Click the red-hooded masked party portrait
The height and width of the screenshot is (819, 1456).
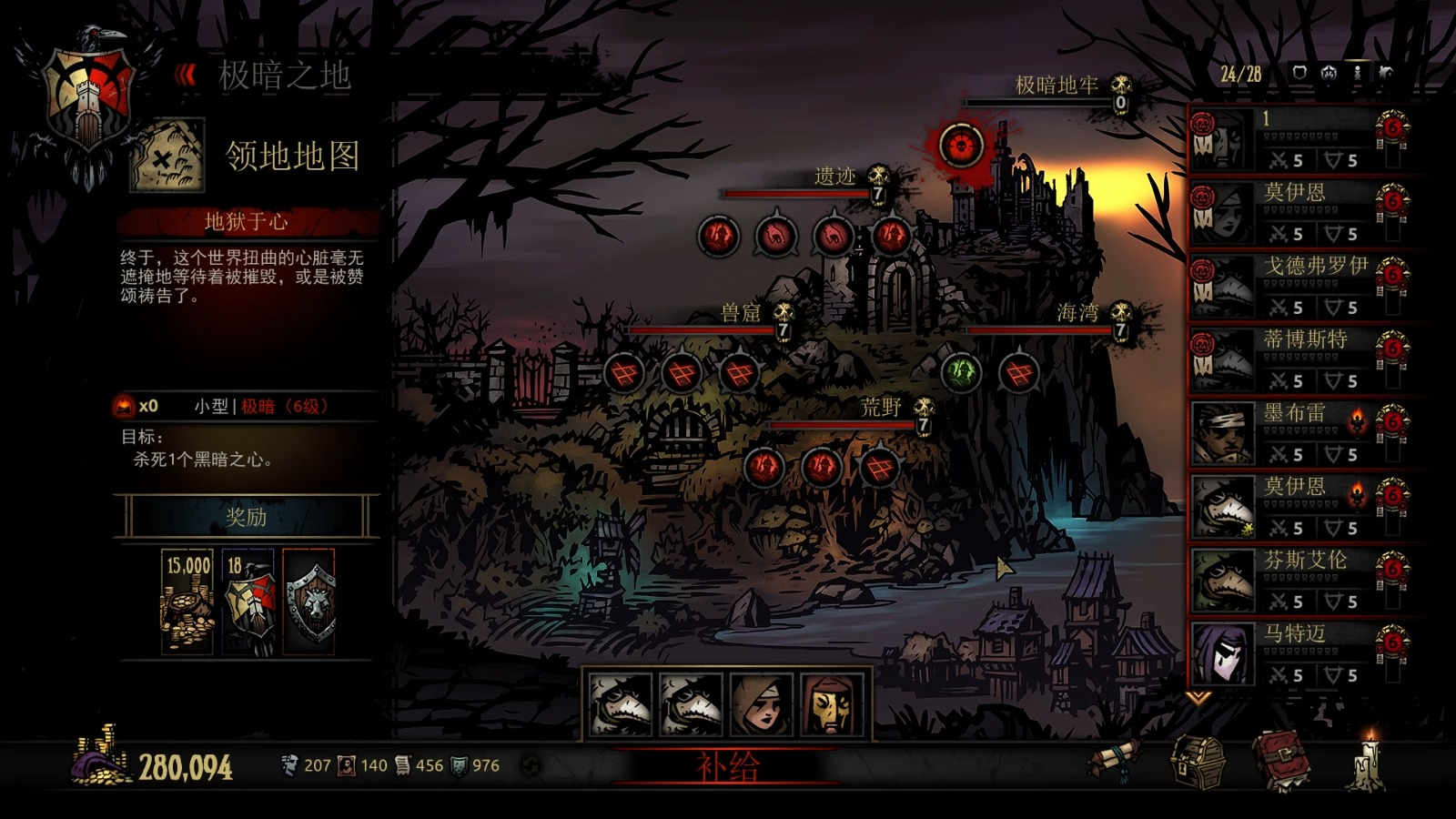tap(832, 704)
